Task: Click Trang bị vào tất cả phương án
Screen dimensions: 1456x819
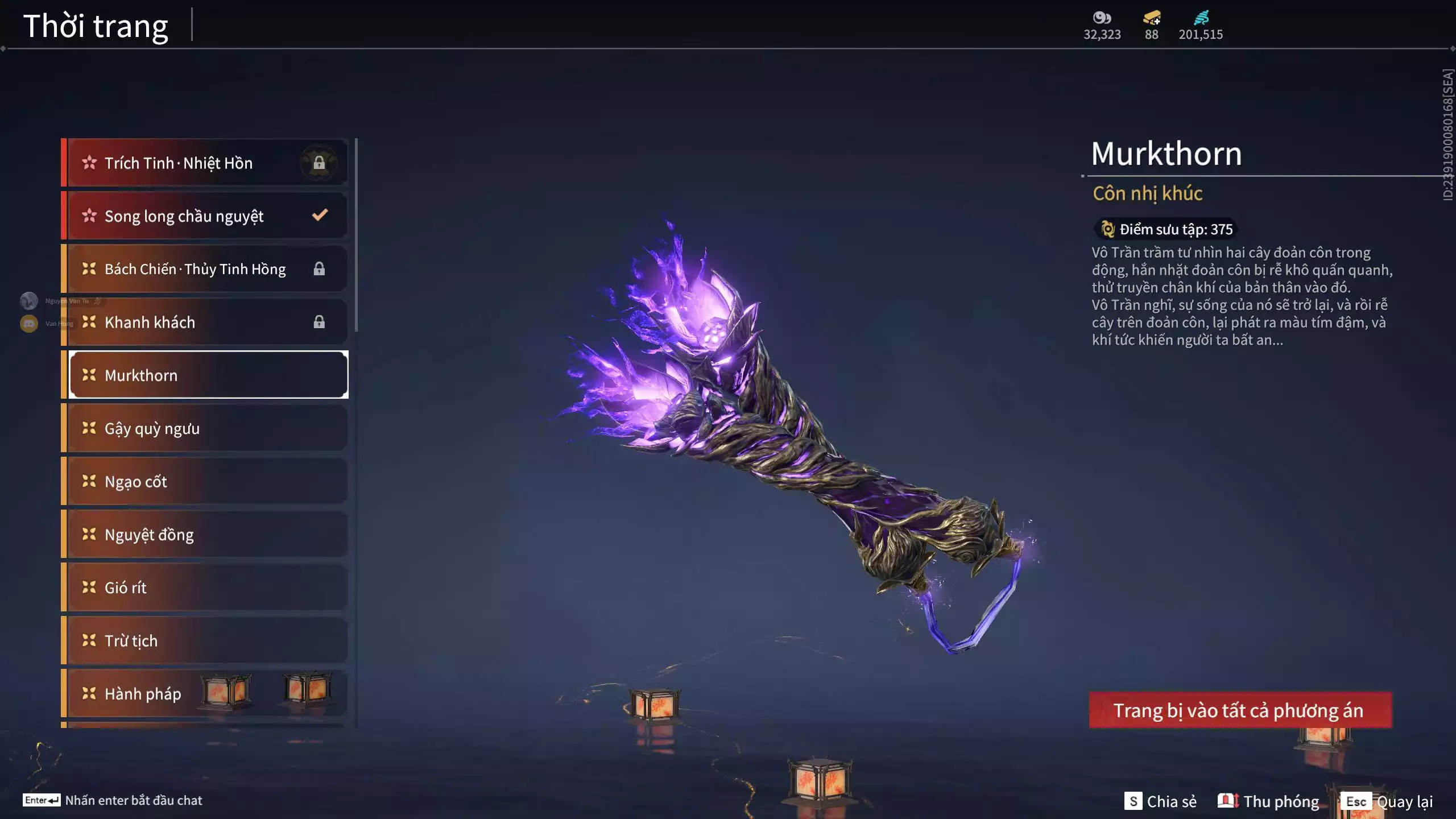Action: (x=1240, y=710)
